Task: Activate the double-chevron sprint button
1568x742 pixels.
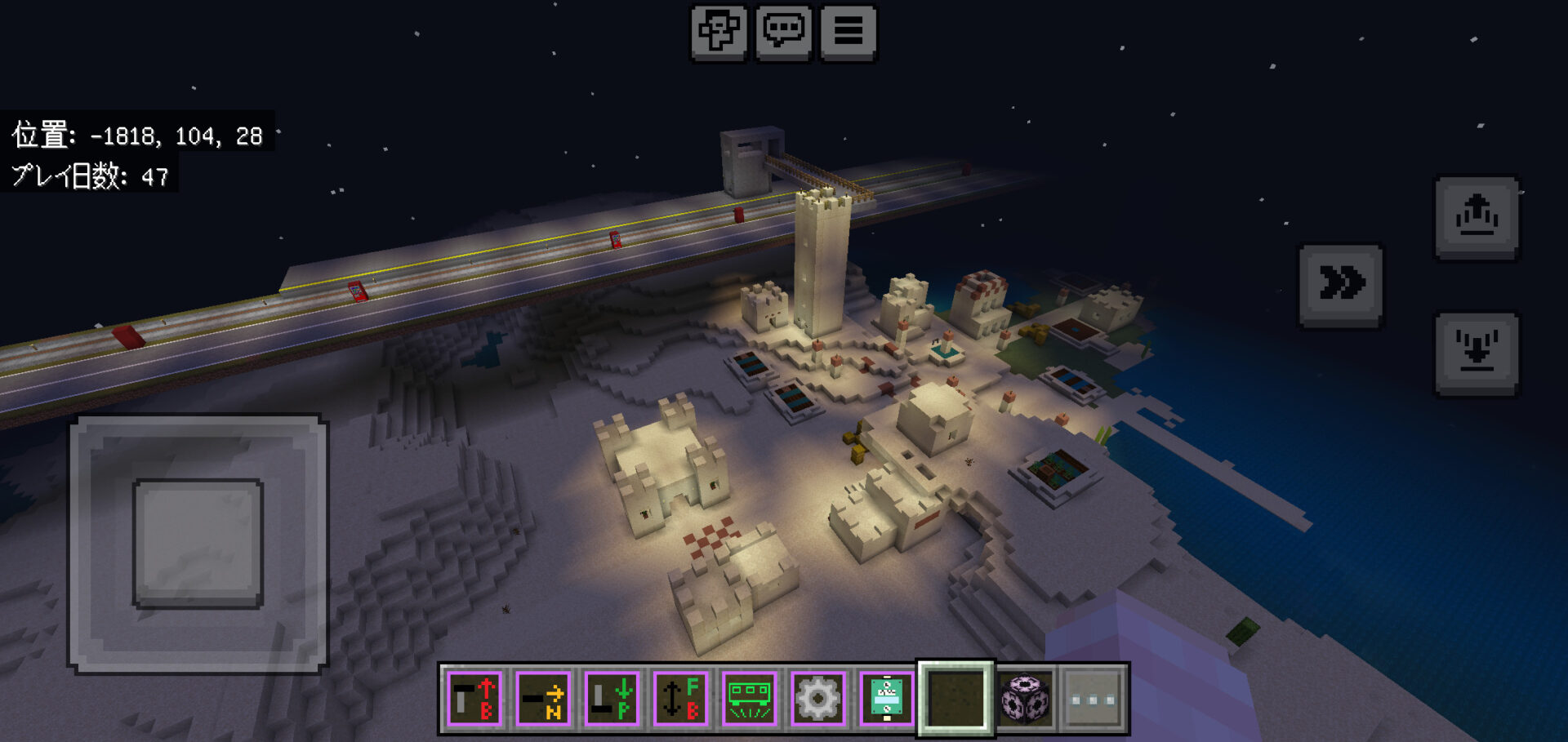Action: pyautogui.click(x=1341, y=285)
